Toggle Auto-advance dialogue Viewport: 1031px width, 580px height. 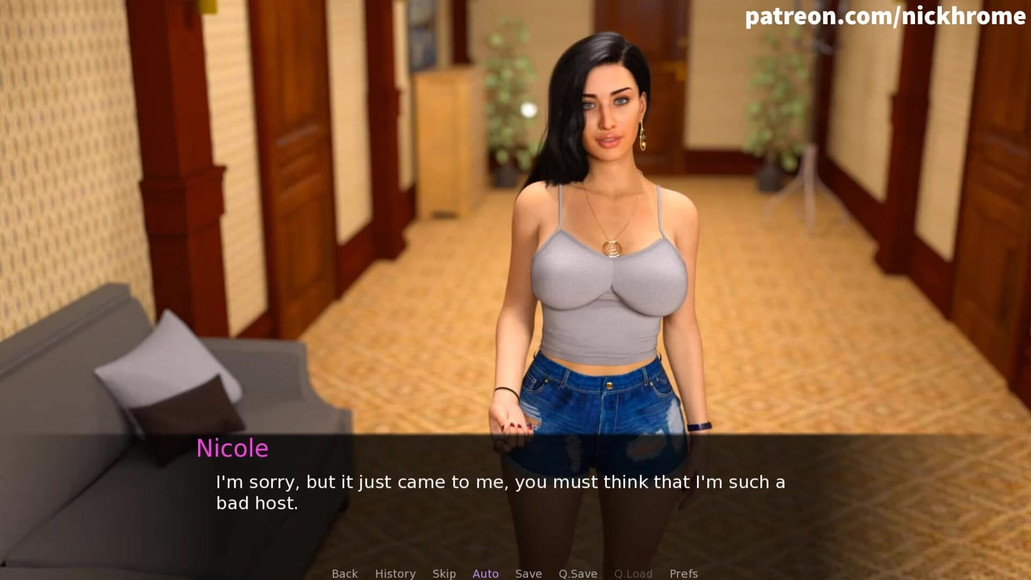click(486, 573)
